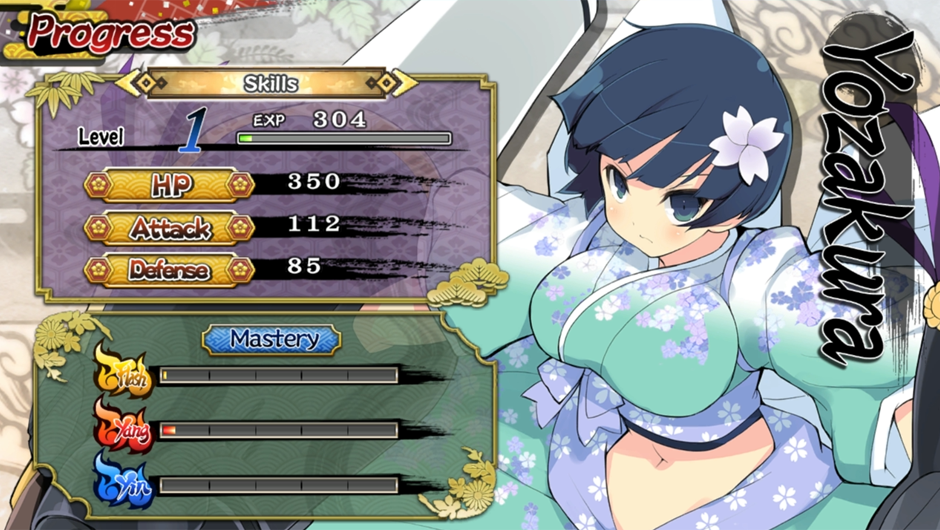Click the arrow right of Skills
This screenshot has height=530, width=940.
click(x=403, y=83)
